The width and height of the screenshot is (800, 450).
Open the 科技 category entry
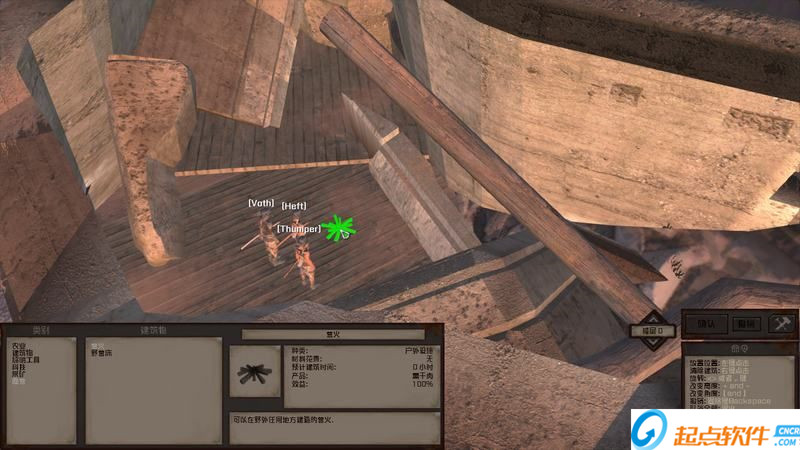pyautogui.click(x=18, y=367)
